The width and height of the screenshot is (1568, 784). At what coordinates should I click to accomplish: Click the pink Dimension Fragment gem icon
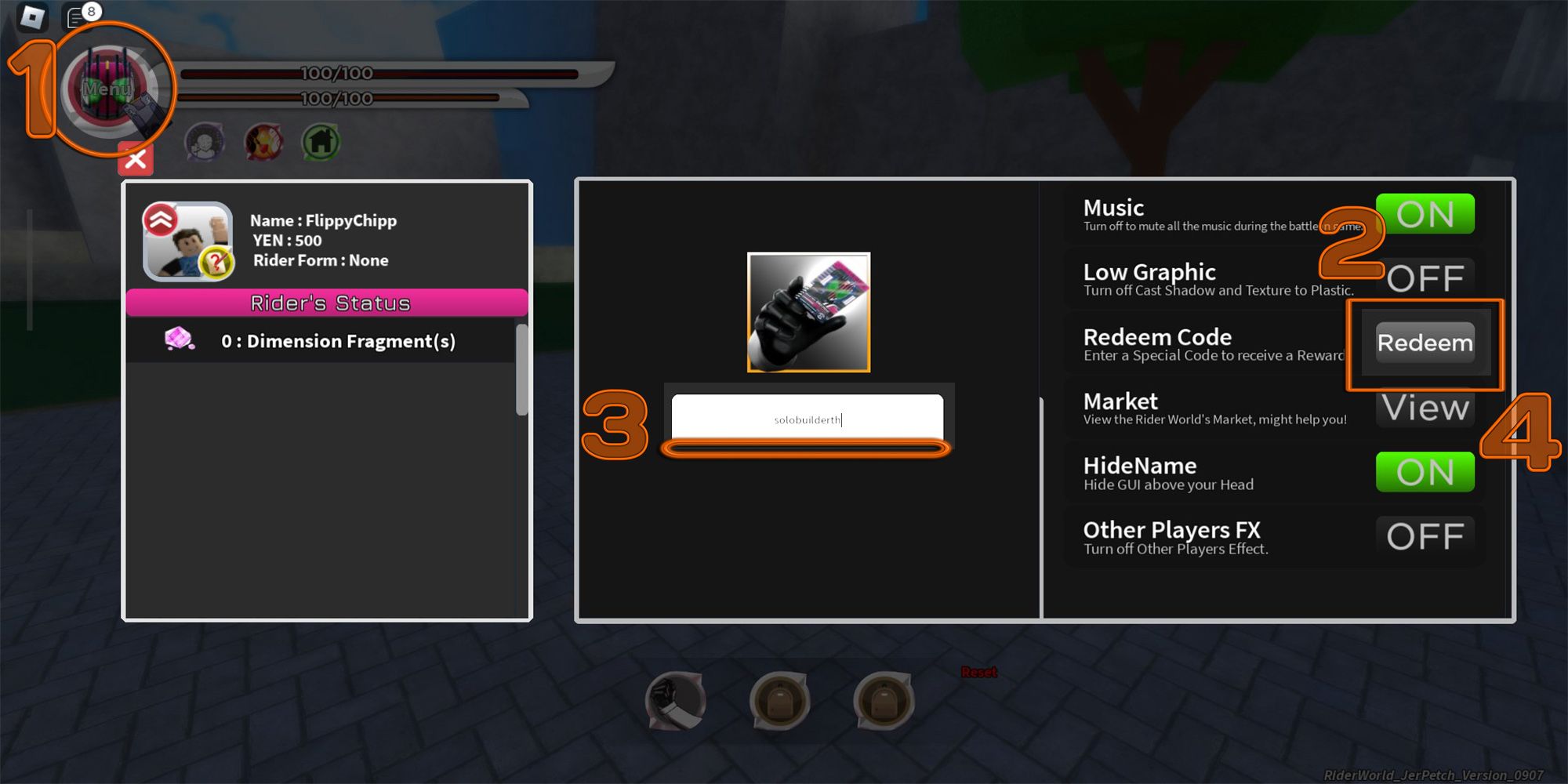(x=176, y=336)
